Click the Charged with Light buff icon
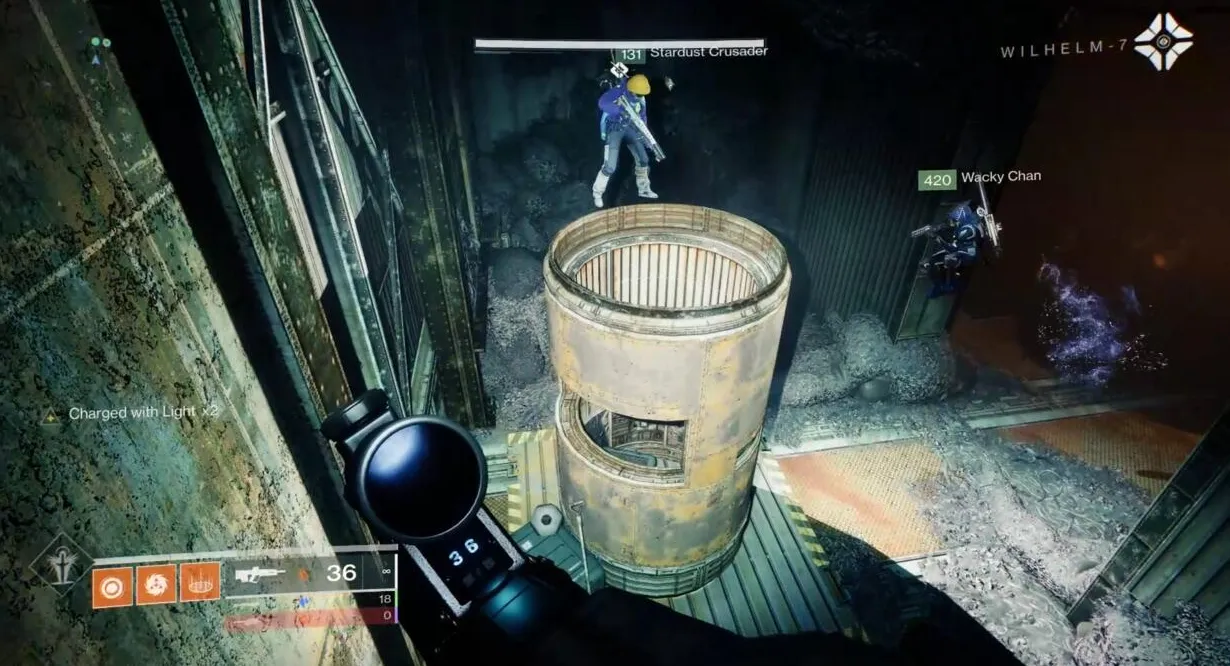Image resolution: width=1230 pixels, height=666 pixels. pos(50,414)
